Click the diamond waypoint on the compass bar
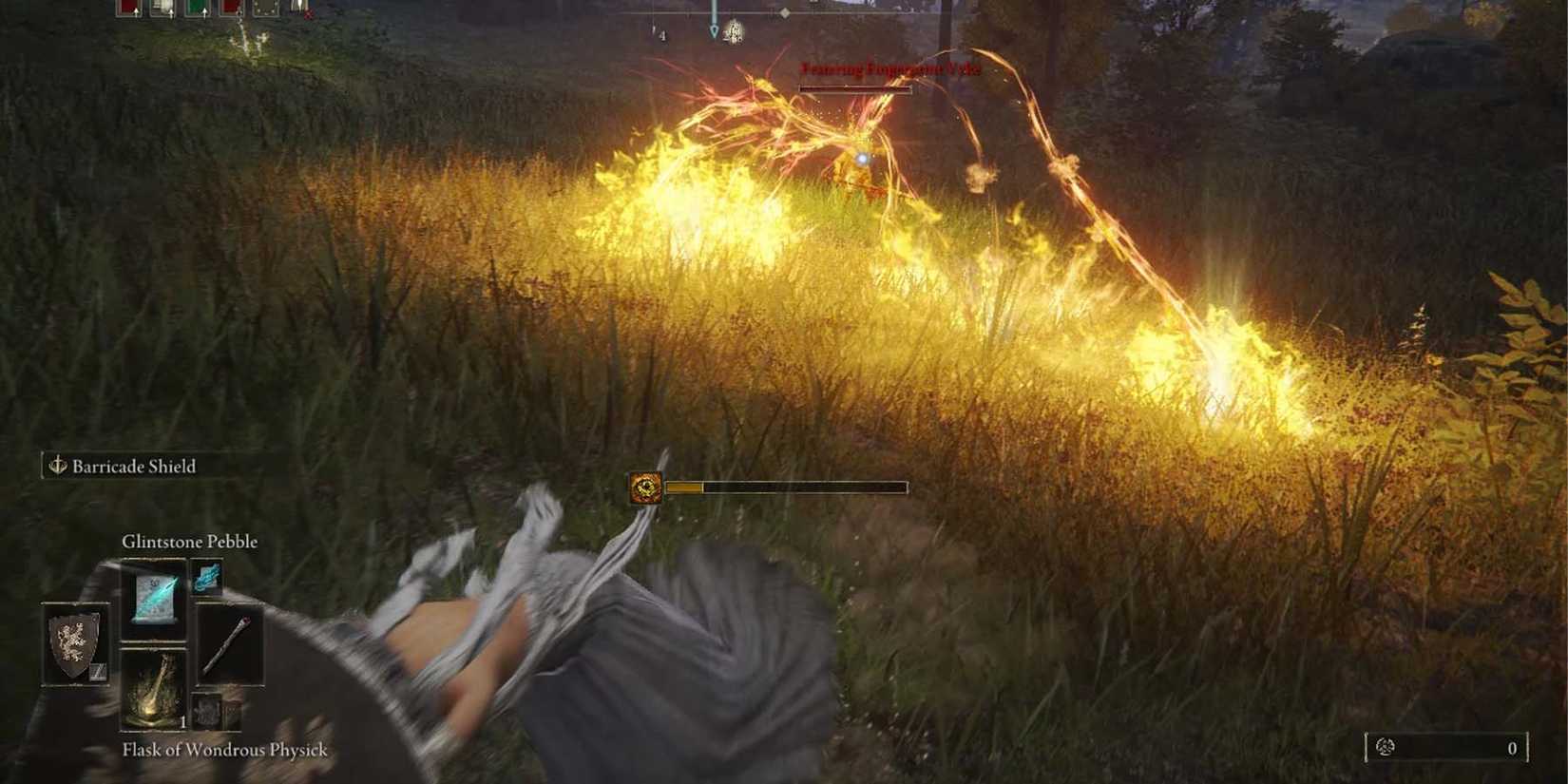This screenshot has height=784, width=1568. [x=785, y=14]
